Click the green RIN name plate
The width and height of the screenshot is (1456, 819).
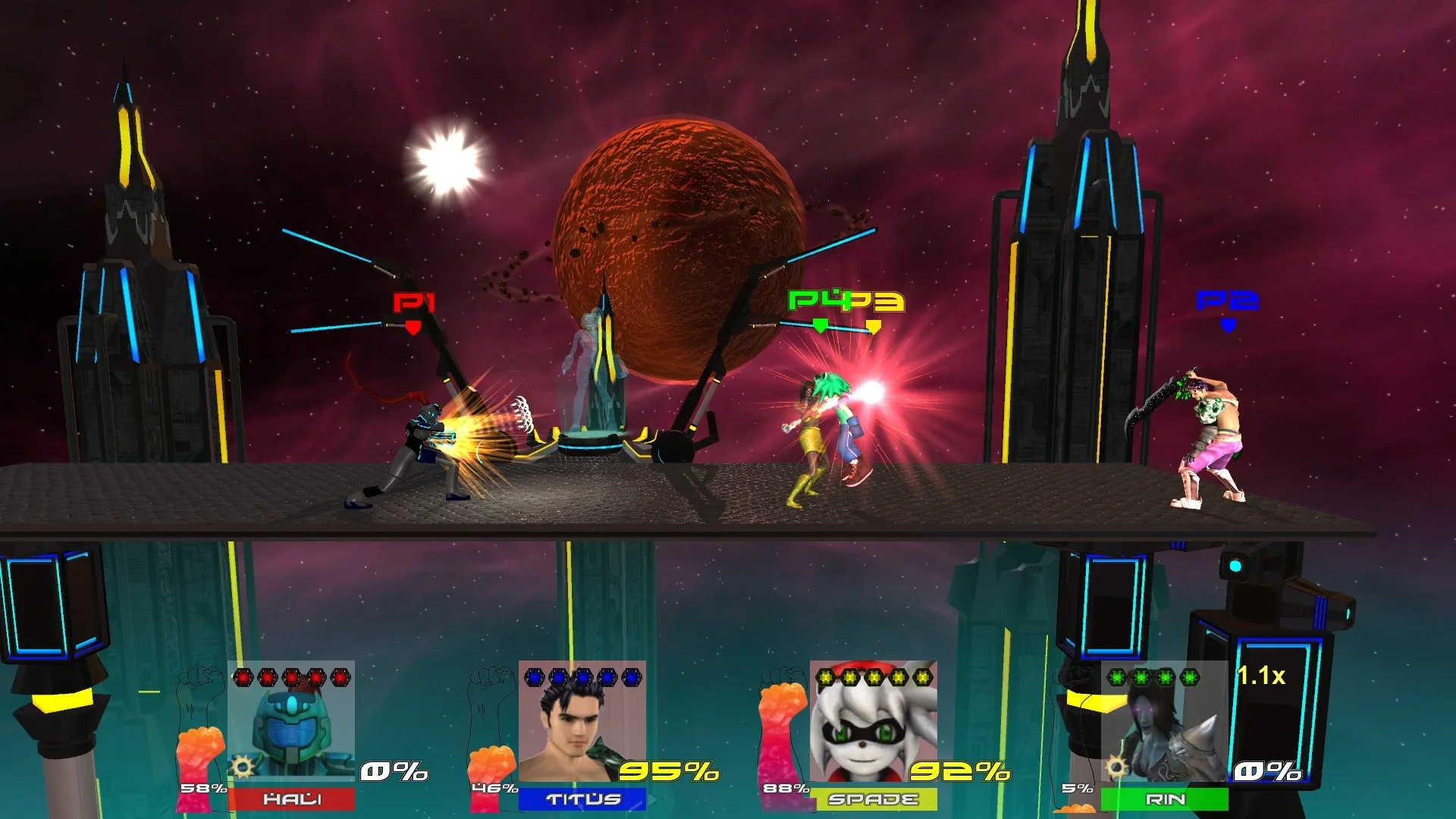pos(1164,799)
